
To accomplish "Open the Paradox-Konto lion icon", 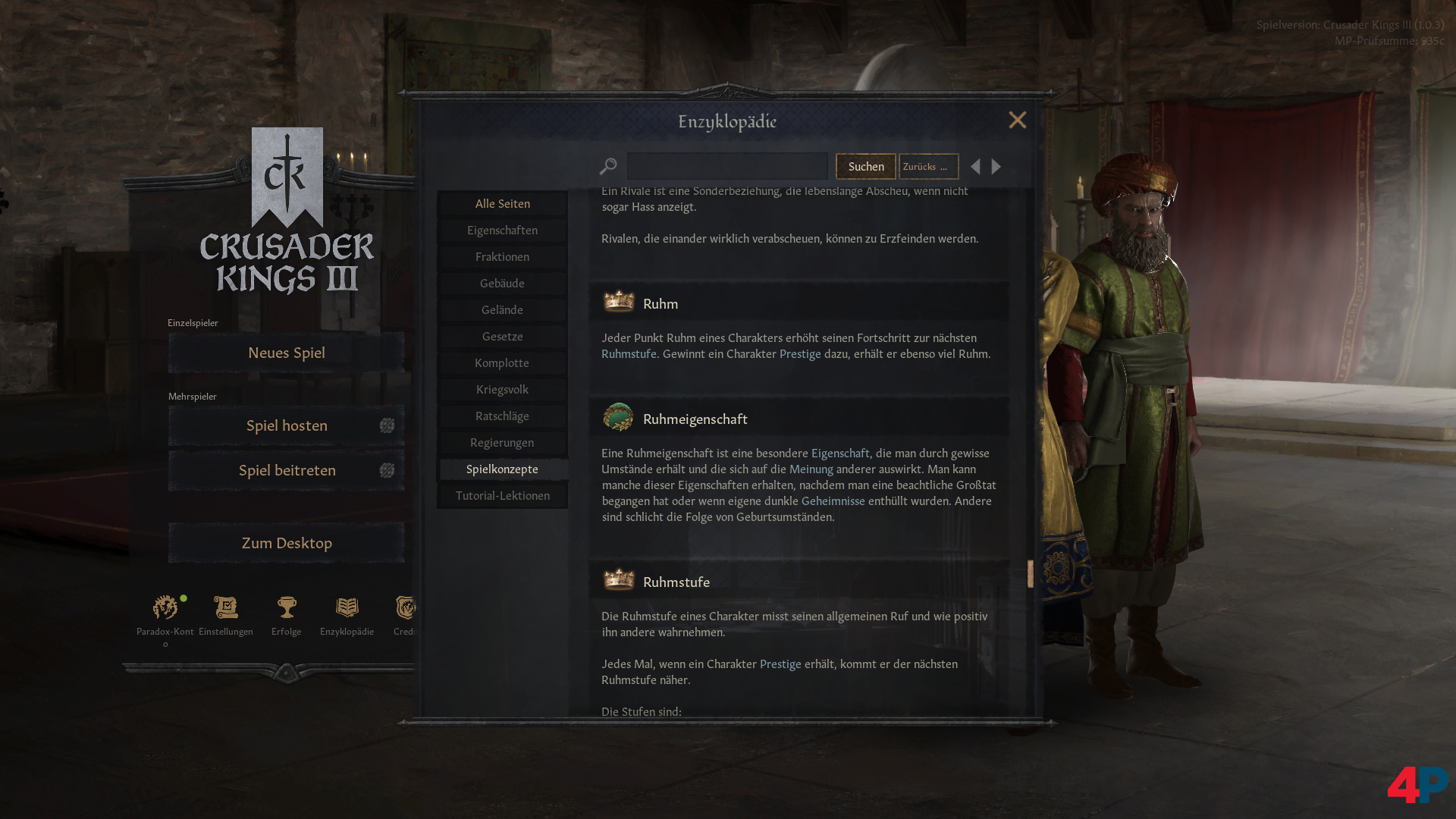I will pyautogui.click(x=165, y=607).
